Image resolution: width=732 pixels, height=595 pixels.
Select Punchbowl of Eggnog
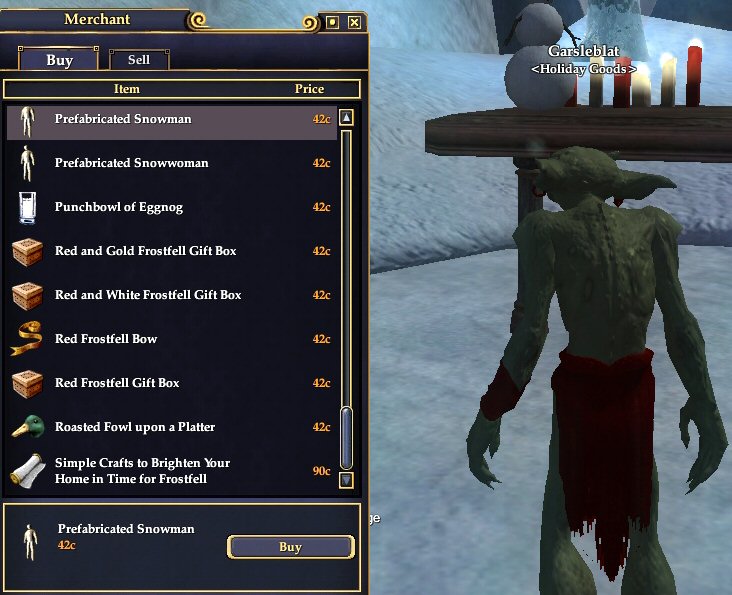pyautogui.click(x=170, y=207)
